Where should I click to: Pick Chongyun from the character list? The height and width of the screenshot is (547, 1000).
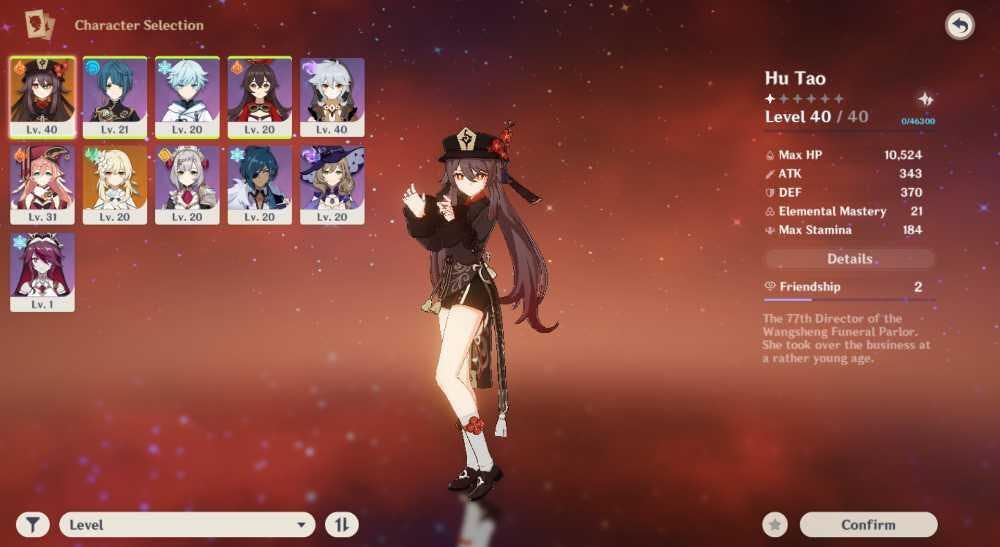tap(187, 96)
